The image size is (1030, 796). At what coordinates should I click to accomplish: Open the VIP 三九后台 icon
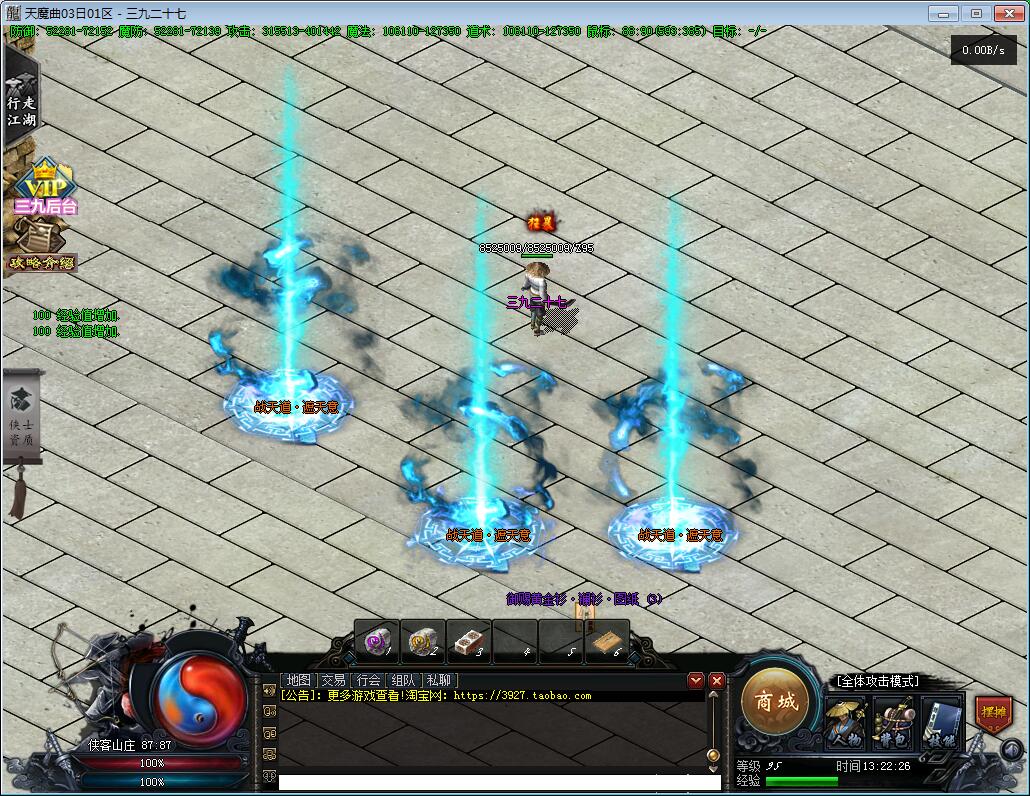(45, 190)
